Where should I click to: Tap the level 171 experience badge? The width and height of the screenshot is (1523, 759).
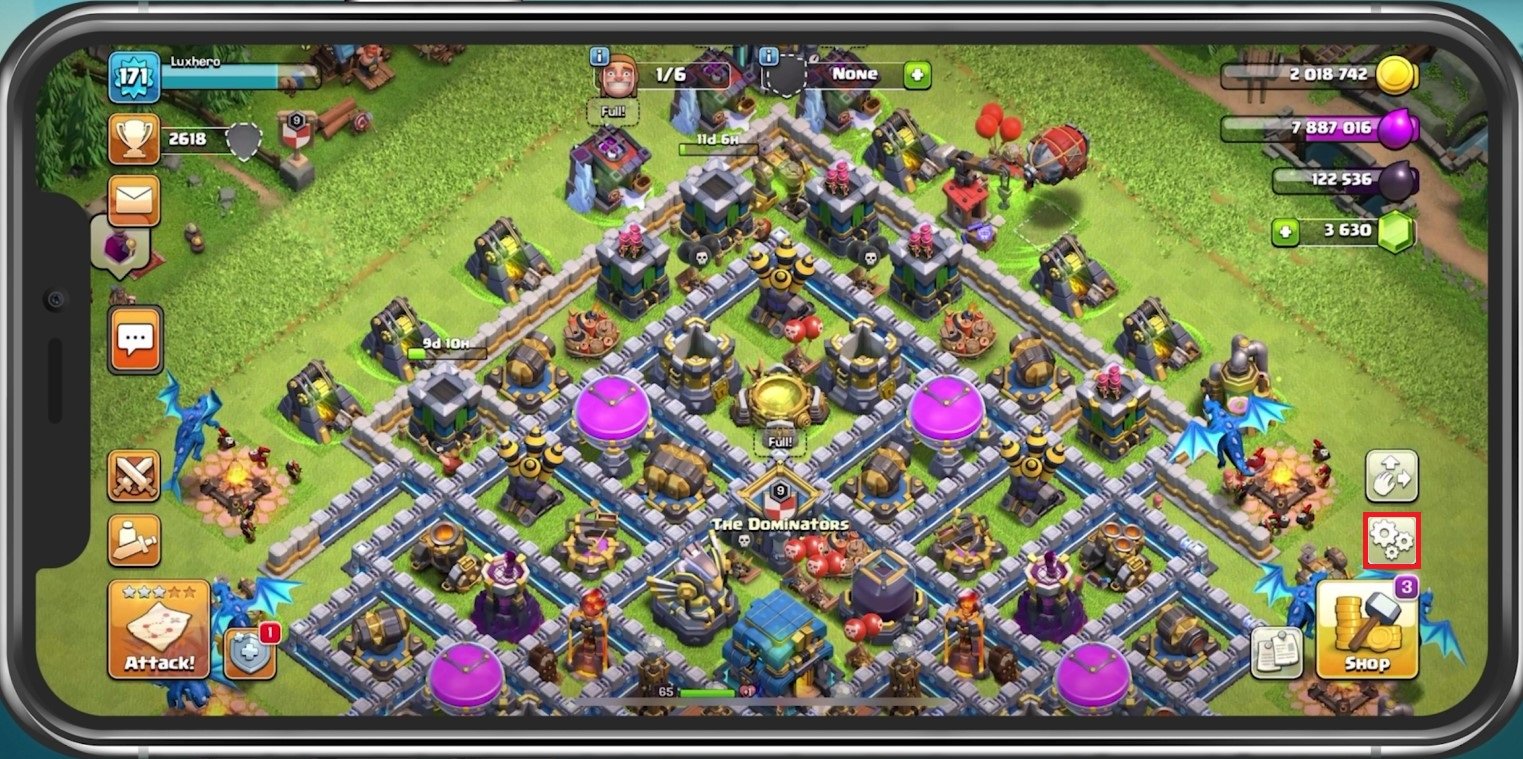pyautogui.click(x=134, y=77)
